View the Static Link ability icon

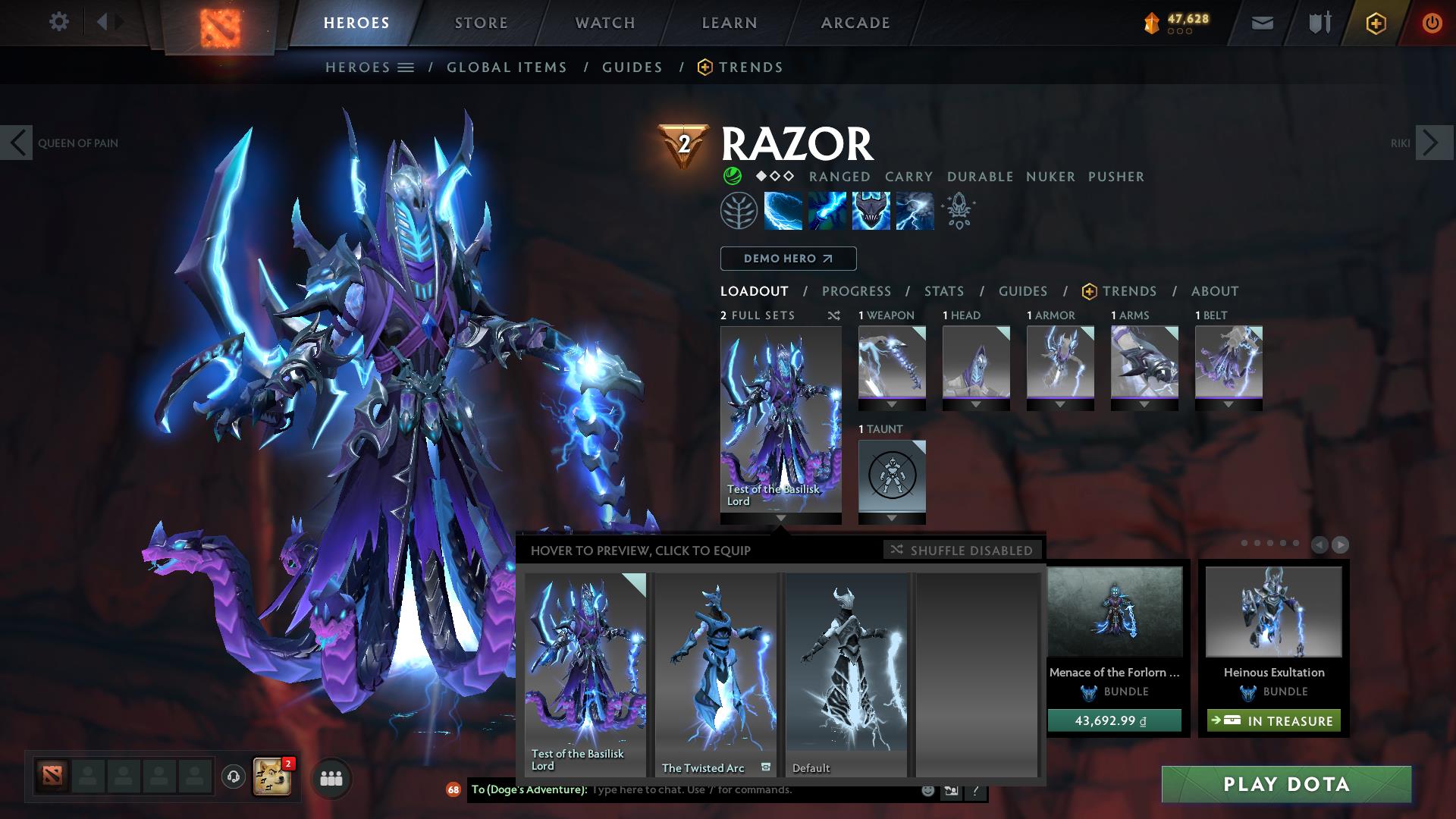[x=826, y=211]
